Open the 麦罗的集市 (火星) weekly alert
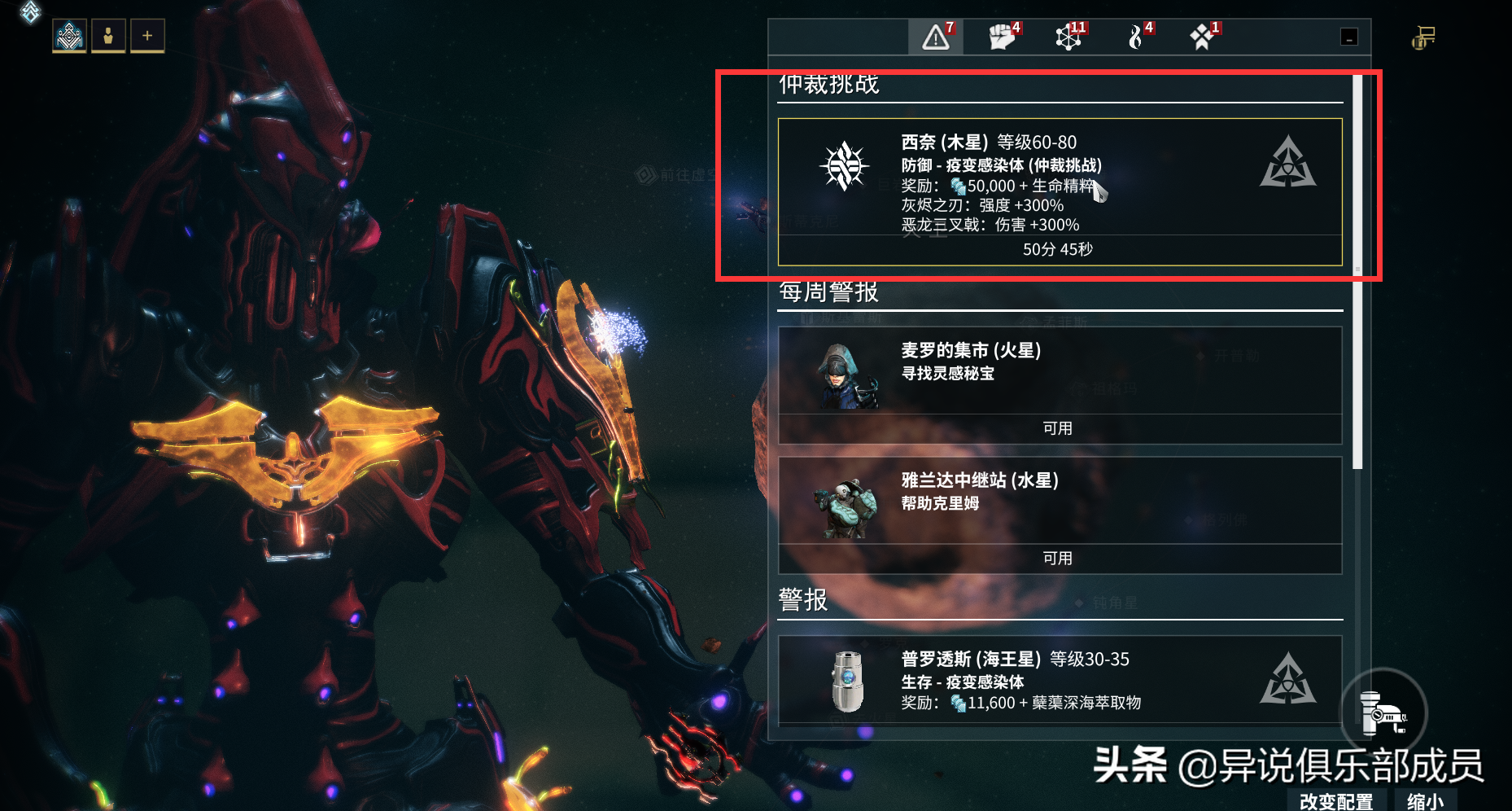The height and width of the screenshot is (811, 1512). pyautogui.click(x=1060, y=384)
